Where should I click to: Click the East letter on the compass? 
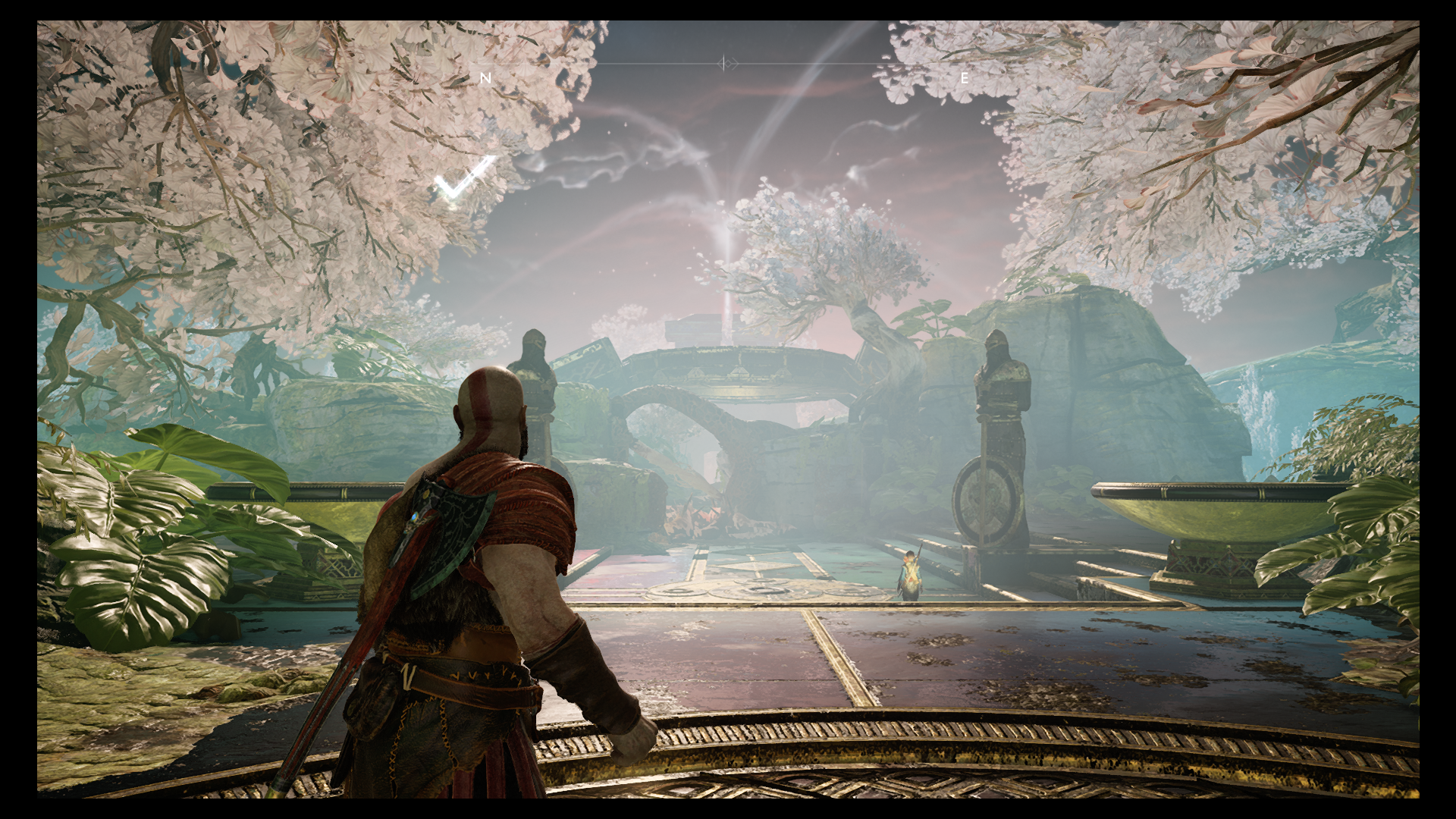click(x=965, y=78)
